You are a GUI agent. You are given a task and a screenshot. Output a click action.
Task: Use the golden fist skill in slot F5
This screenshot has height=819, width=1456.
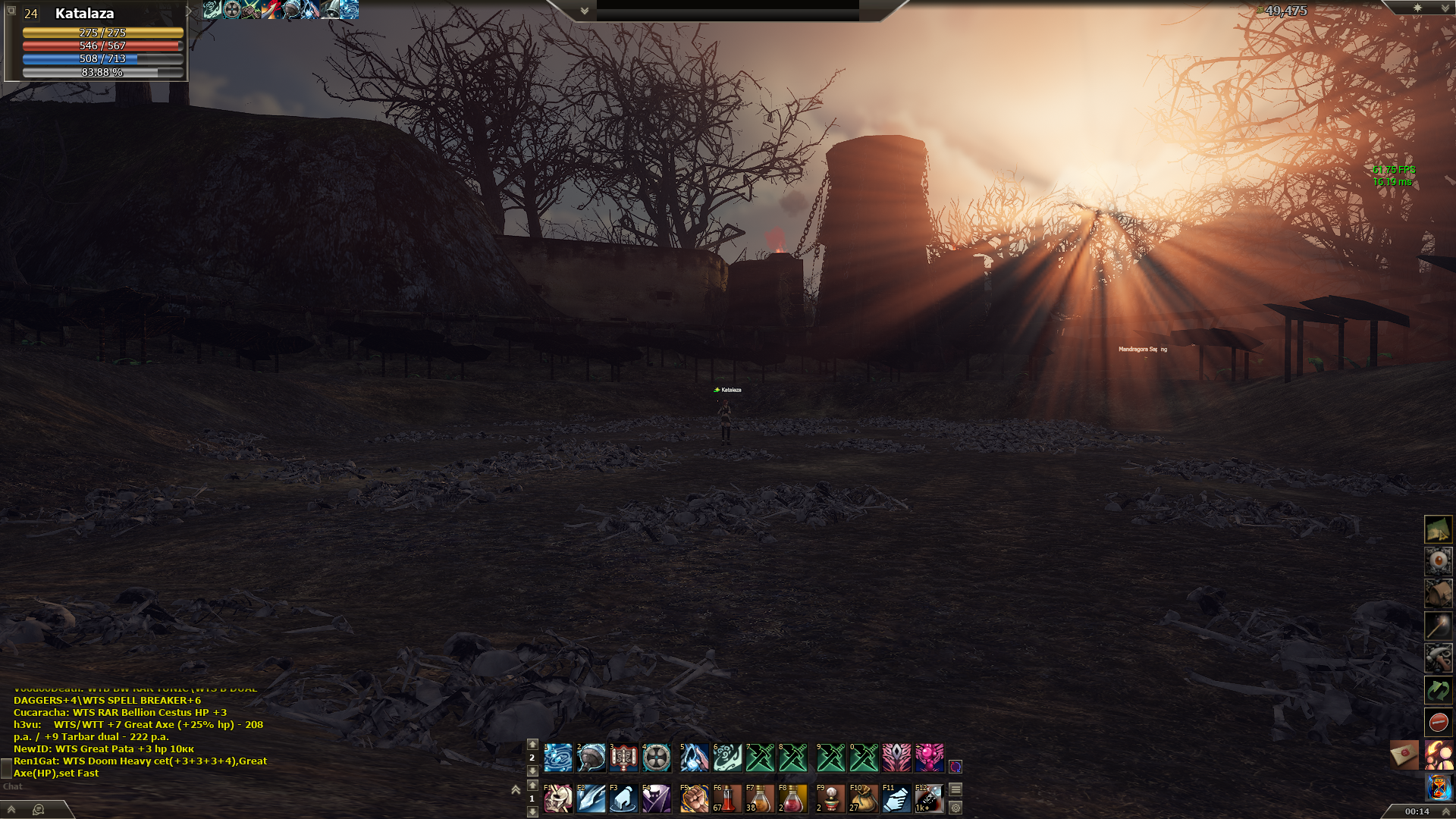[694, 799]
